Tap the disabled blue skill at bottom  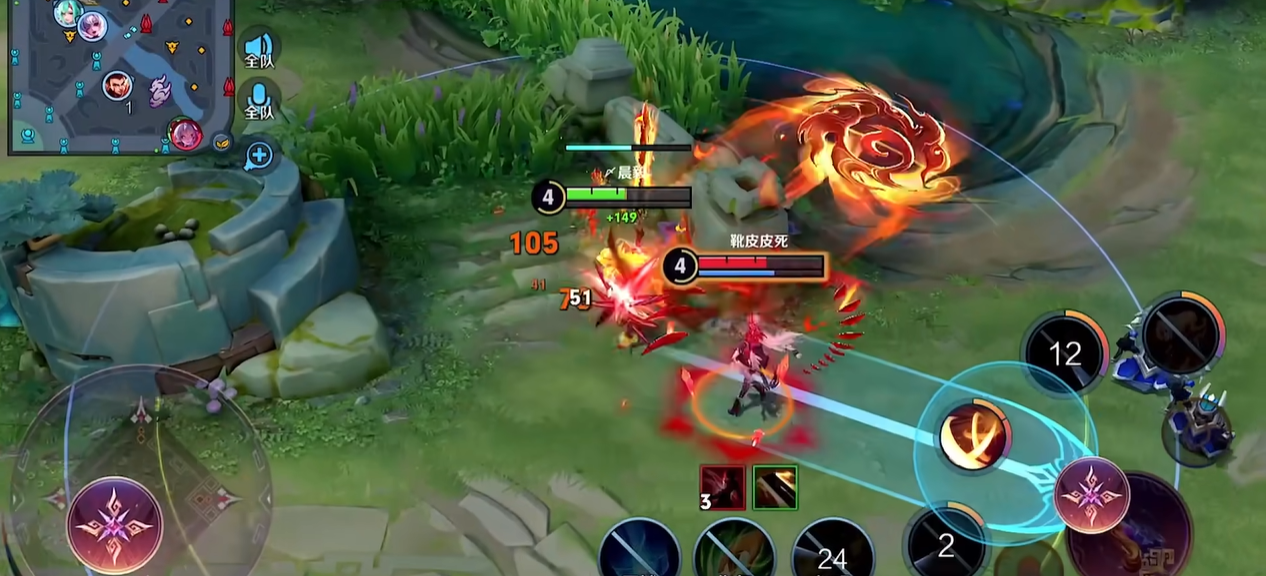tap(640, 552)
